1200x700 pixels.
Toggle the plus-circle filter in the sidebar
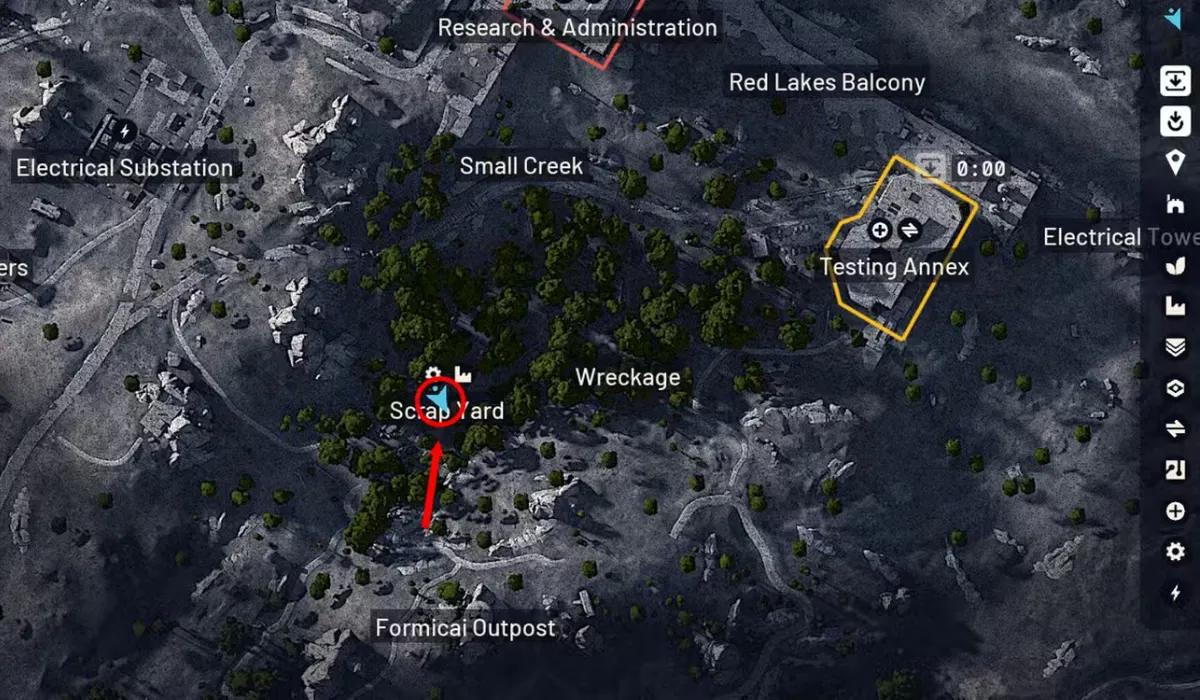(x=1174, y=511)
